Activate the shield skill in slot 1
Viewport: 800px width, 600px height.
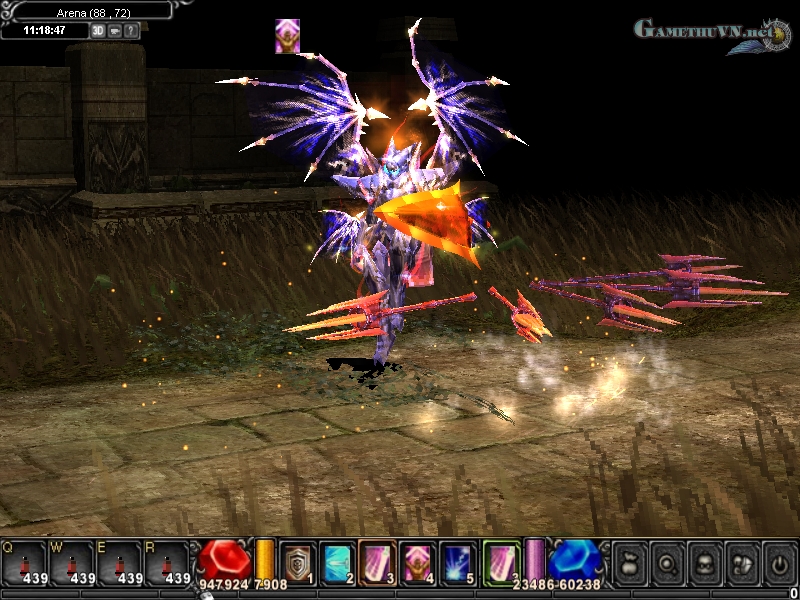[x=297, y=562]
